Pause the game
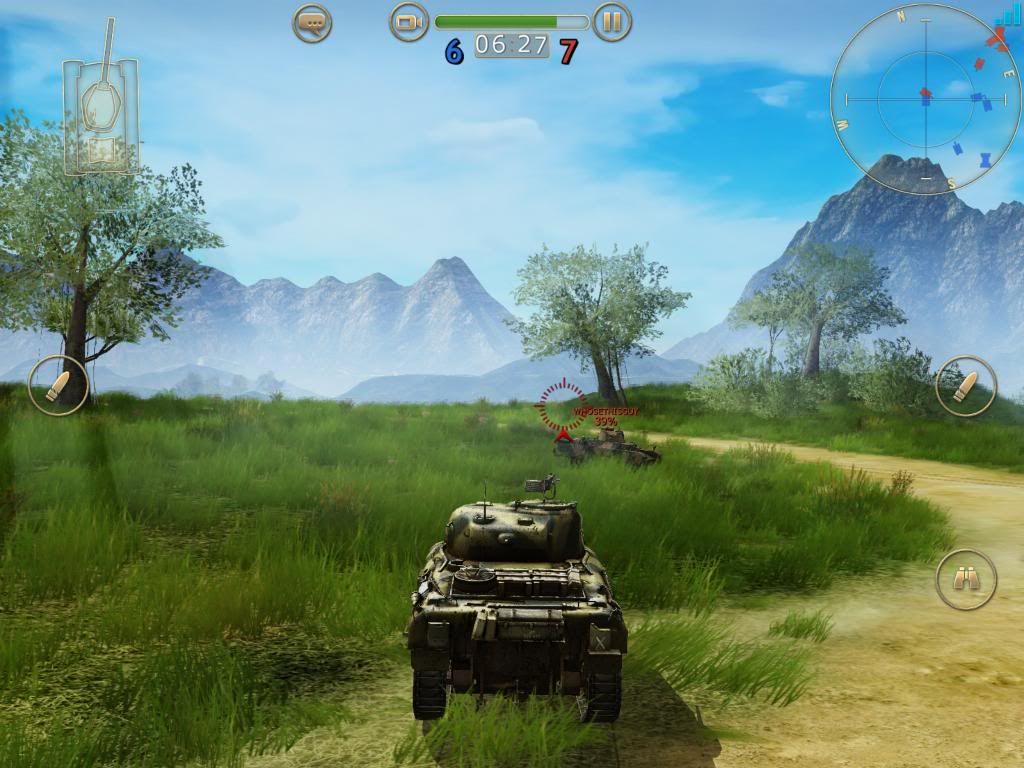This screenshot has height=768, width=1024. tap(612, 22)
